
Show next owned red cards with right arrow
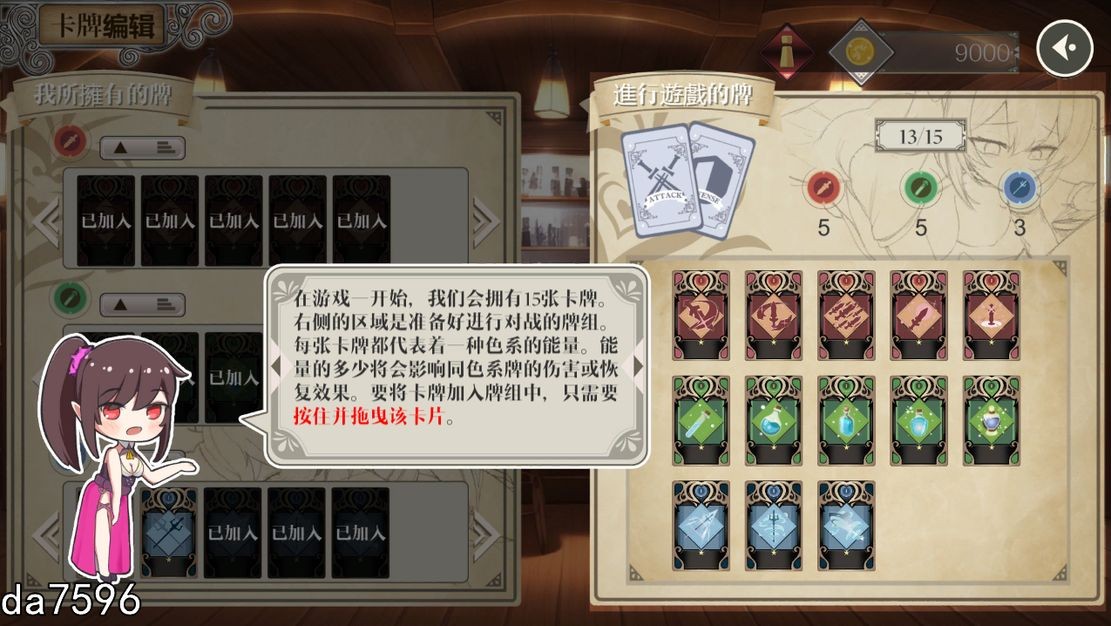pos(484,218)
